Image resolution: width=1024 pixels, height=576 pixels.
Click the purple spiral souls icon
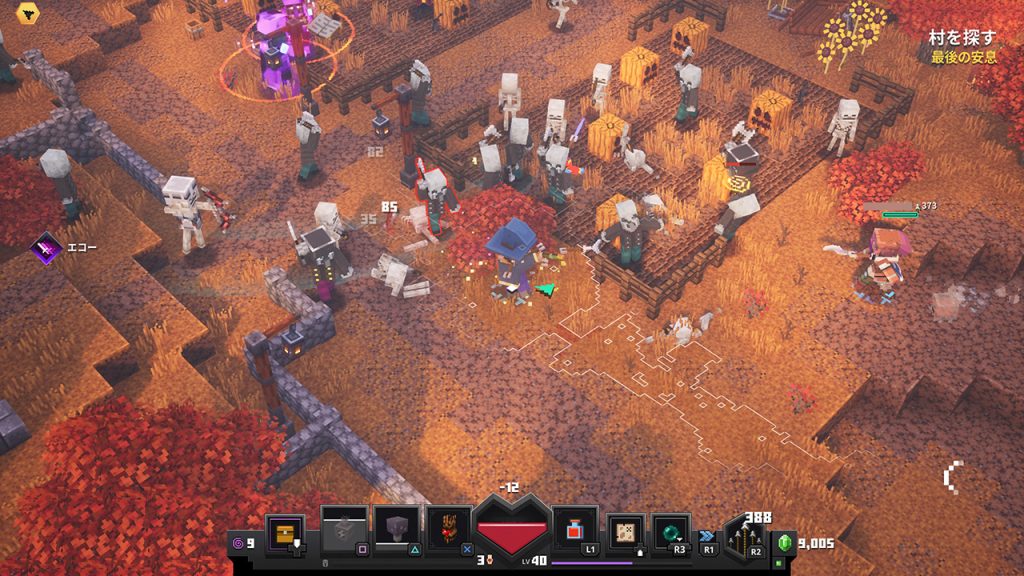click(238, 543)
